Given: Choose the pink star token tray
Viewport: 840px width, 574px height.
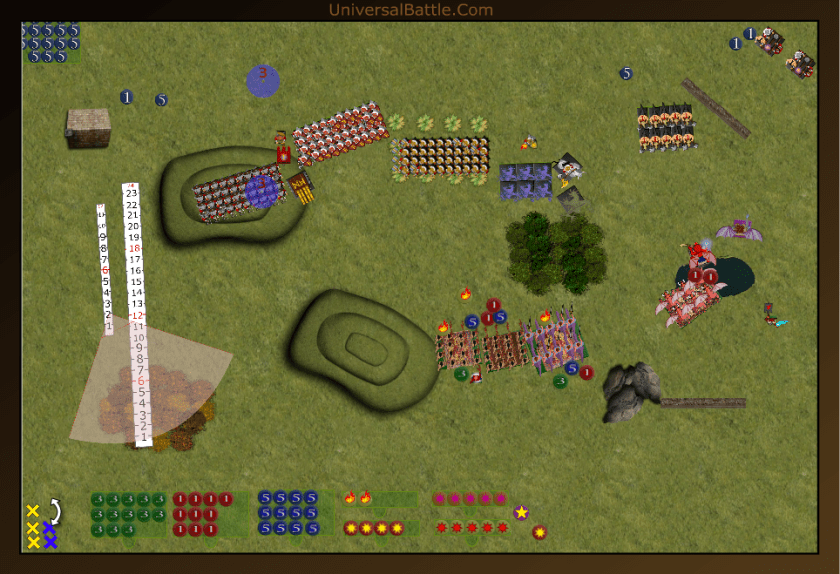Looking at the screenshot, I should (x=470, y=498).
